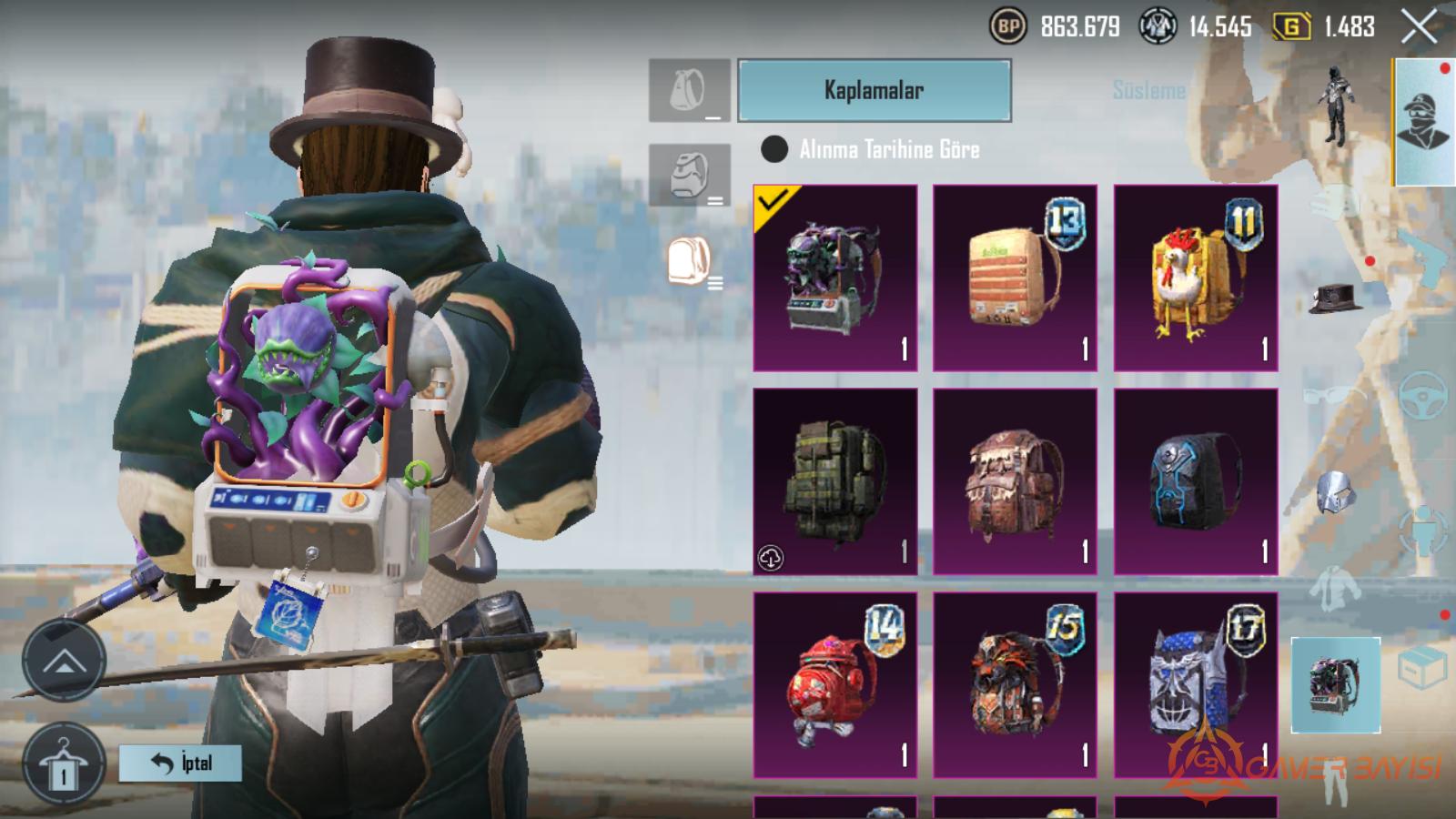Select the chicken backpack skin
The image size is (1456, 819).
(x=1195, y=278)
